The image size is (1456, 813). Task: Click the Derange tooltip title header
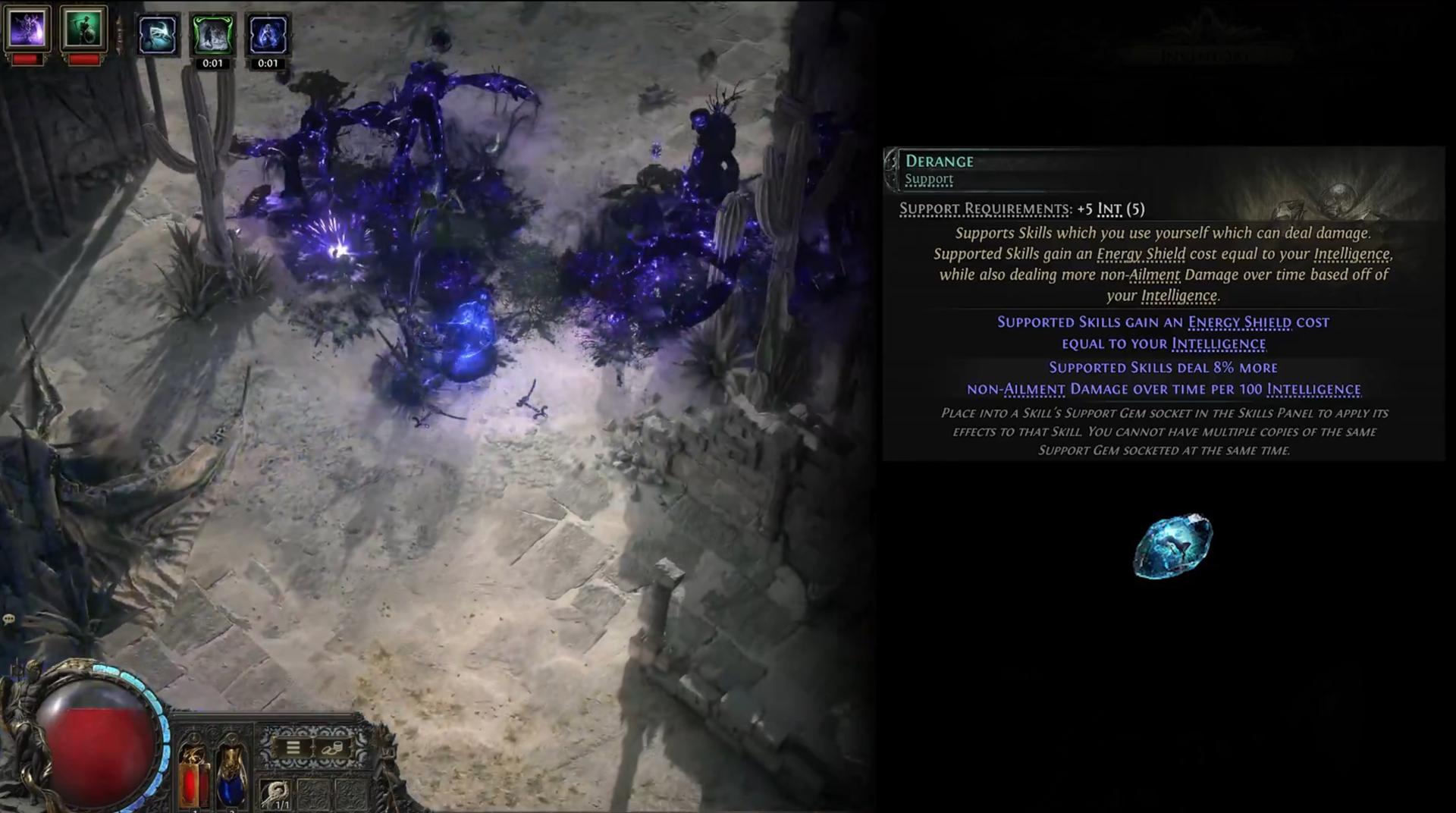point(939,161)
